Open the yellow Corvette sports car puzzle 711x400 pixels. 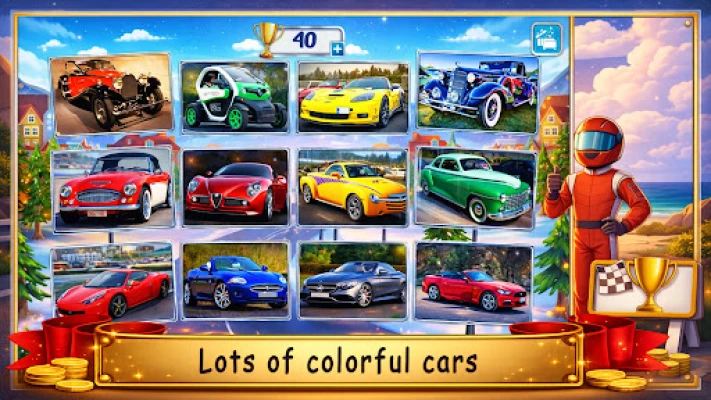tap(353, 97)
